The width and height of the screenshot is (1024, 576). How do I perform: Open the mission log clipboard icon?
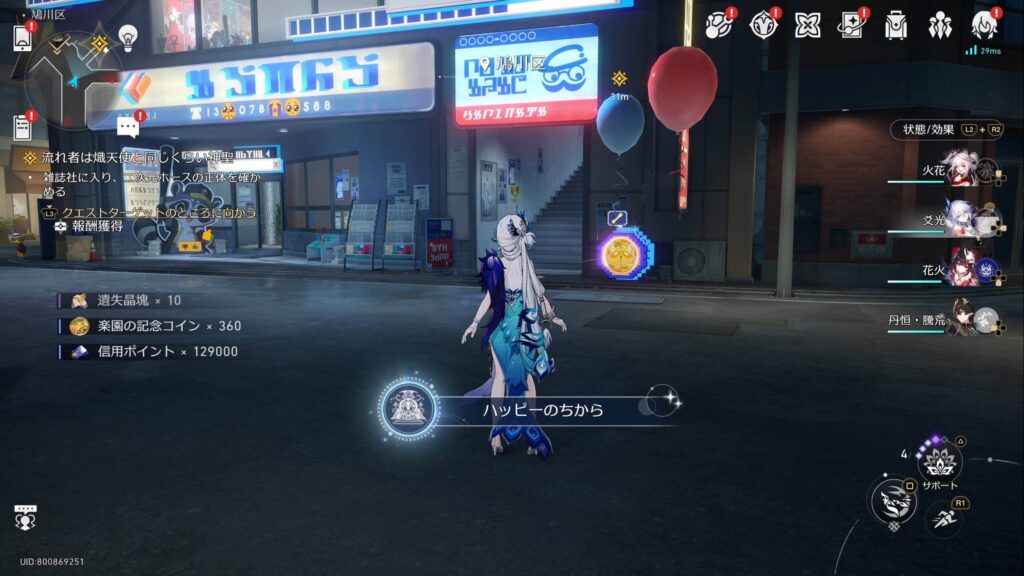click(22, 127)
